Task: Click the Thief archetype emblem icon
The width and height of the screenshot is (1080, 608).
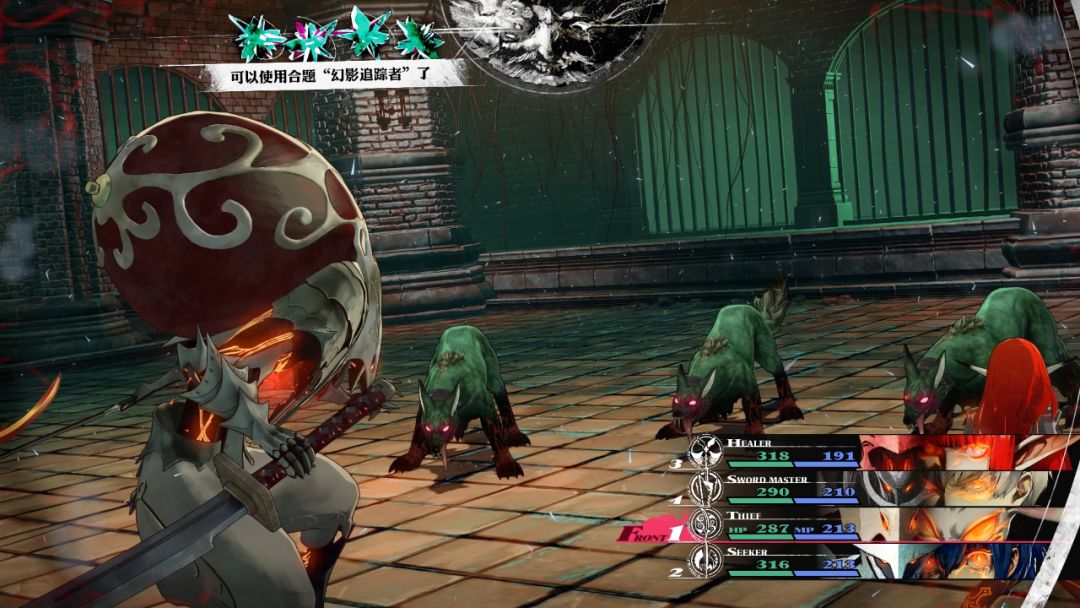Action: coord(708,524)
